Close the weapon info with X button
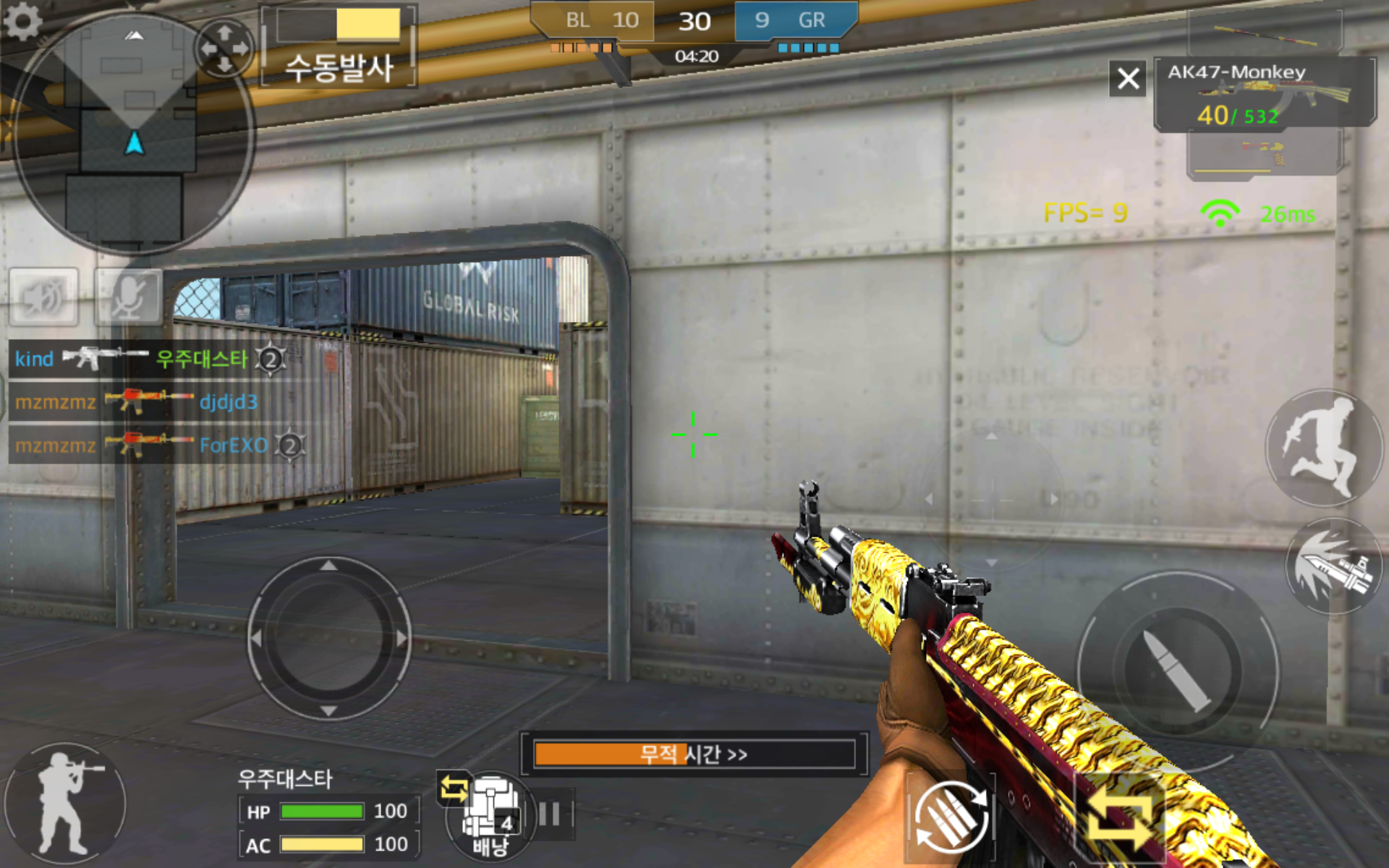 [x=1127, y=79]
